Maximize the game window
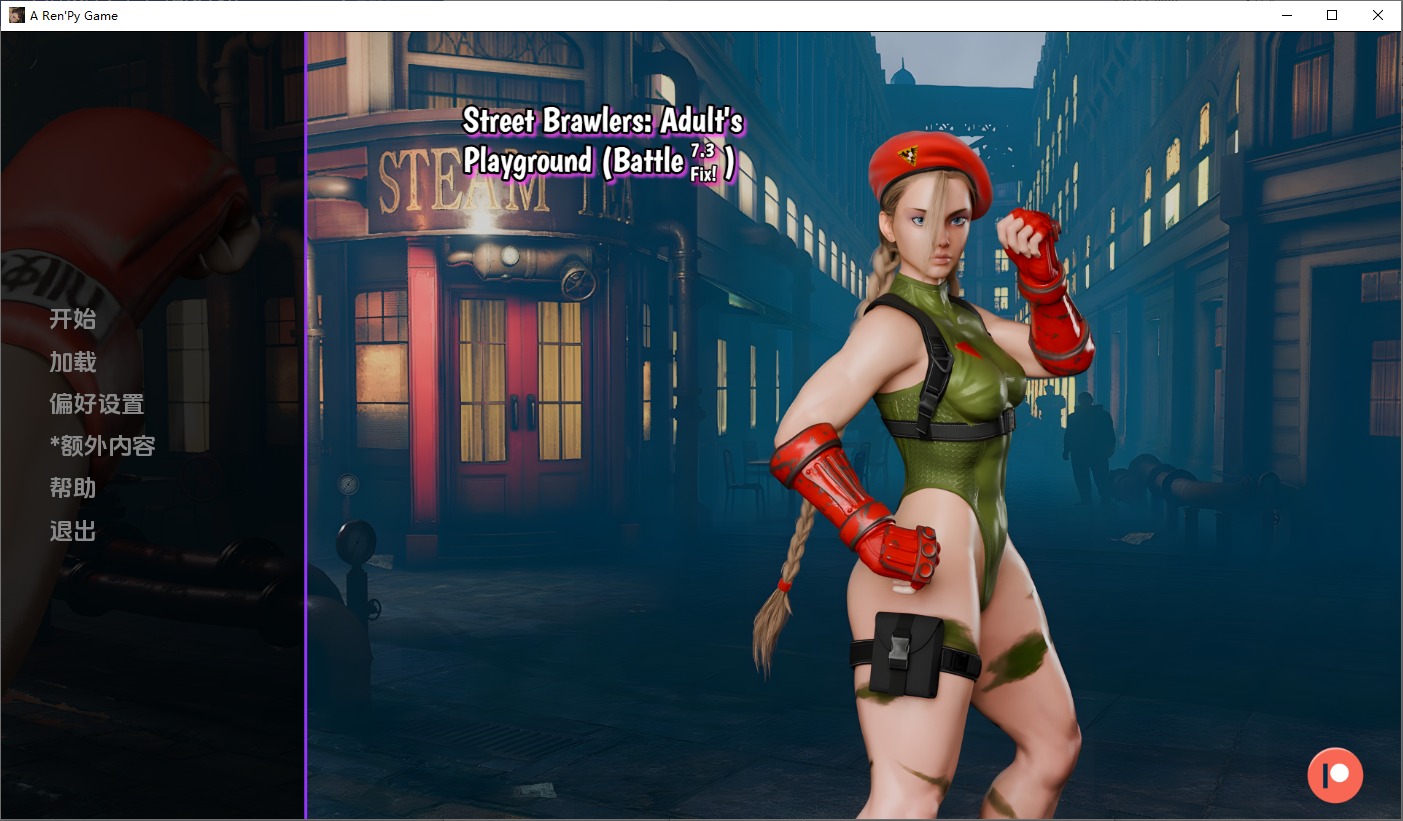Viewport: 1403px width, 821px height. pyautogui.click(x=1332, y=15)
